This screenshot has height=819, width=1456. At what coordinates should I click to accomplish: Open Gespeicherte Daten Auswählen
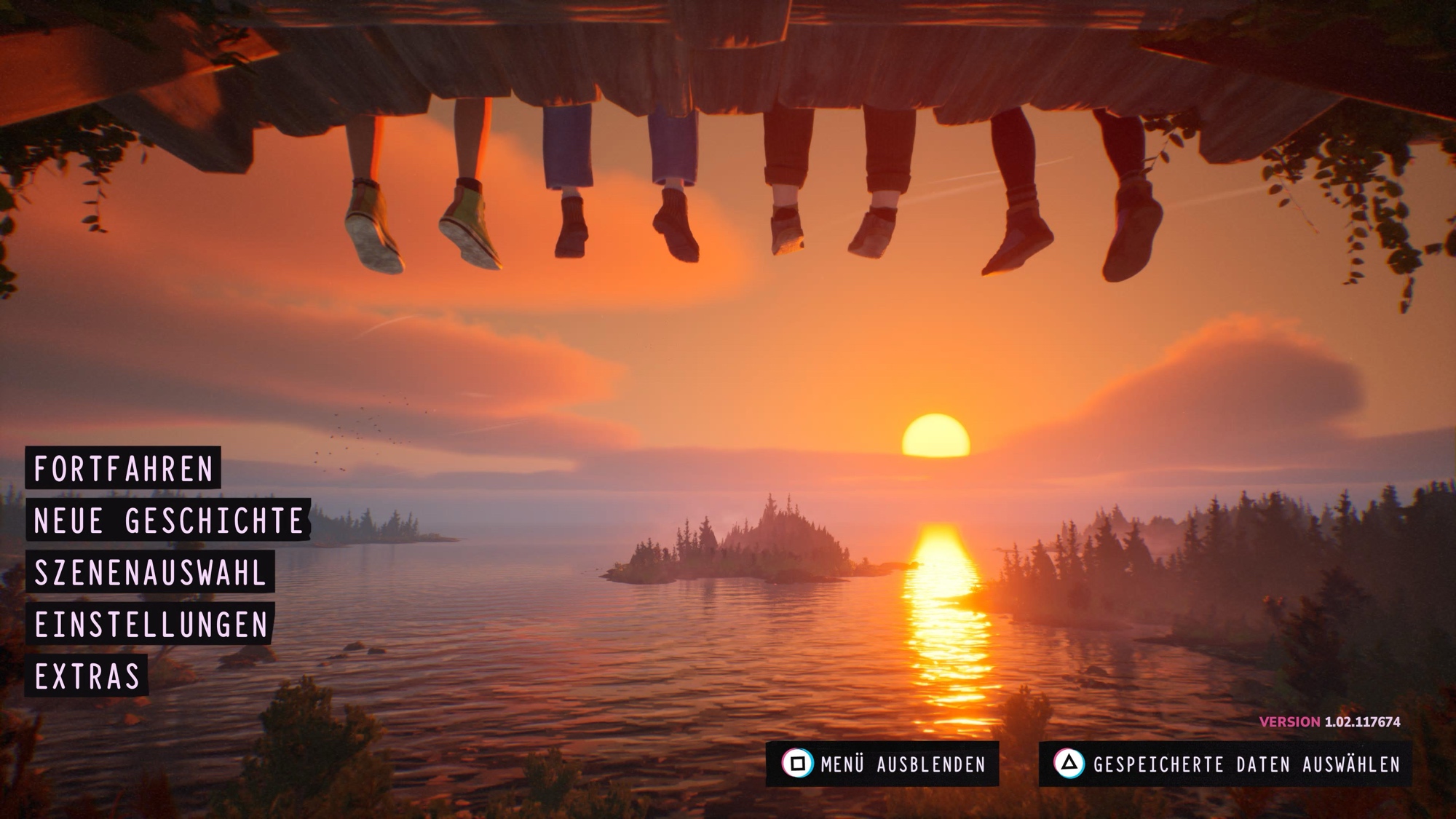(1225, 764)
